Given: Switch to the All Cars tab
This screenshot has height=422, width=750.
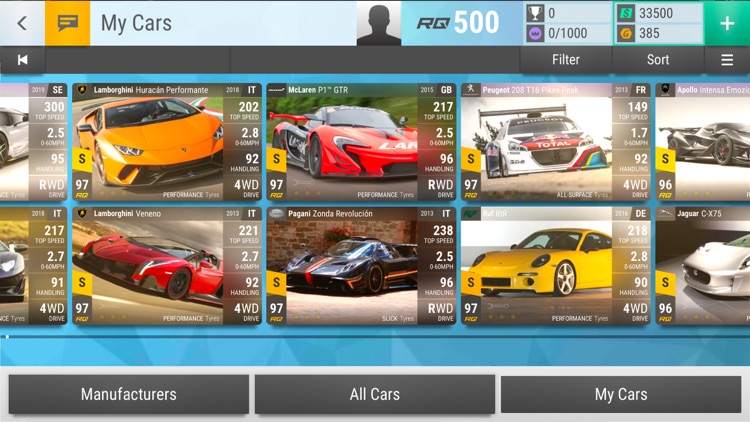Looking at the screenshot, I should pos(375,394).
